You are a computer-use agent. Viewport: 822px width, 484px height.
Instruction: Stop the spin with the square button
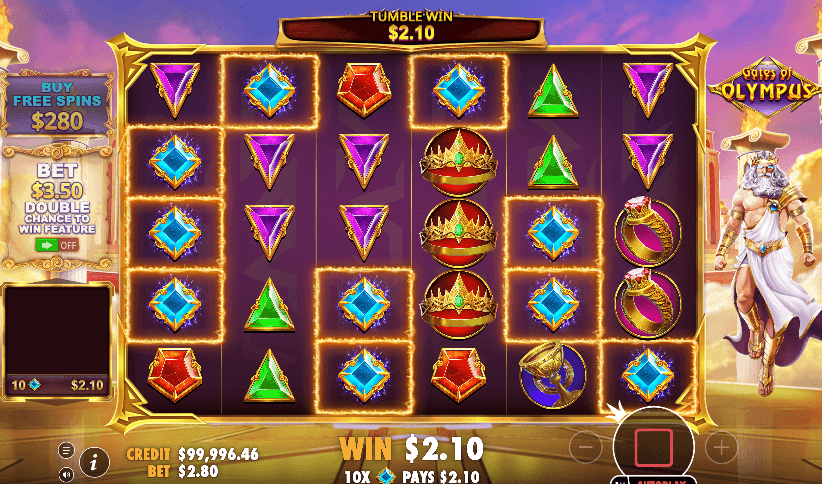coord(655,445)
